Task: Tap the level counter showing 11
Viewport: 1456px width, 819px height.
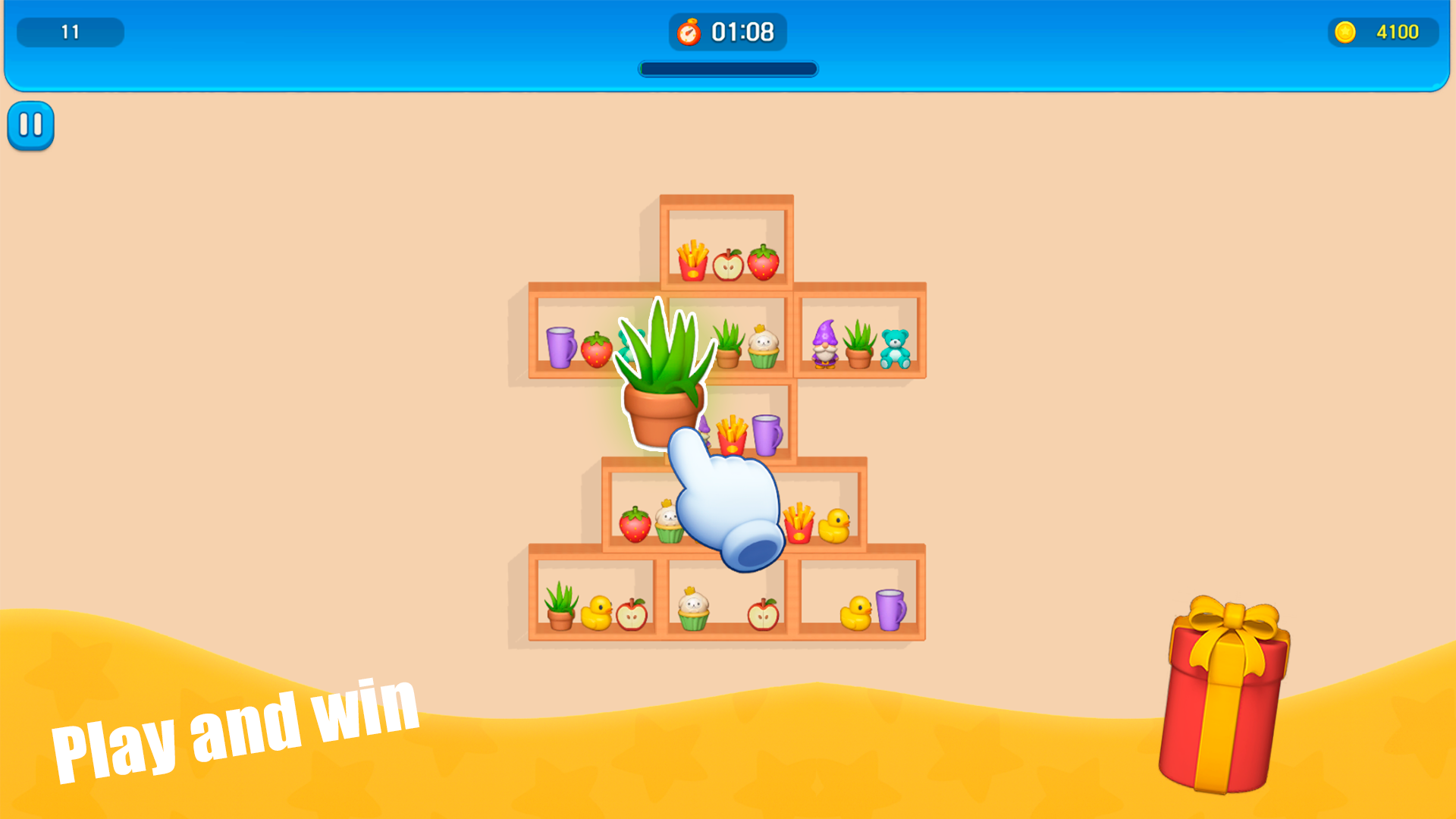Action: 70,32
